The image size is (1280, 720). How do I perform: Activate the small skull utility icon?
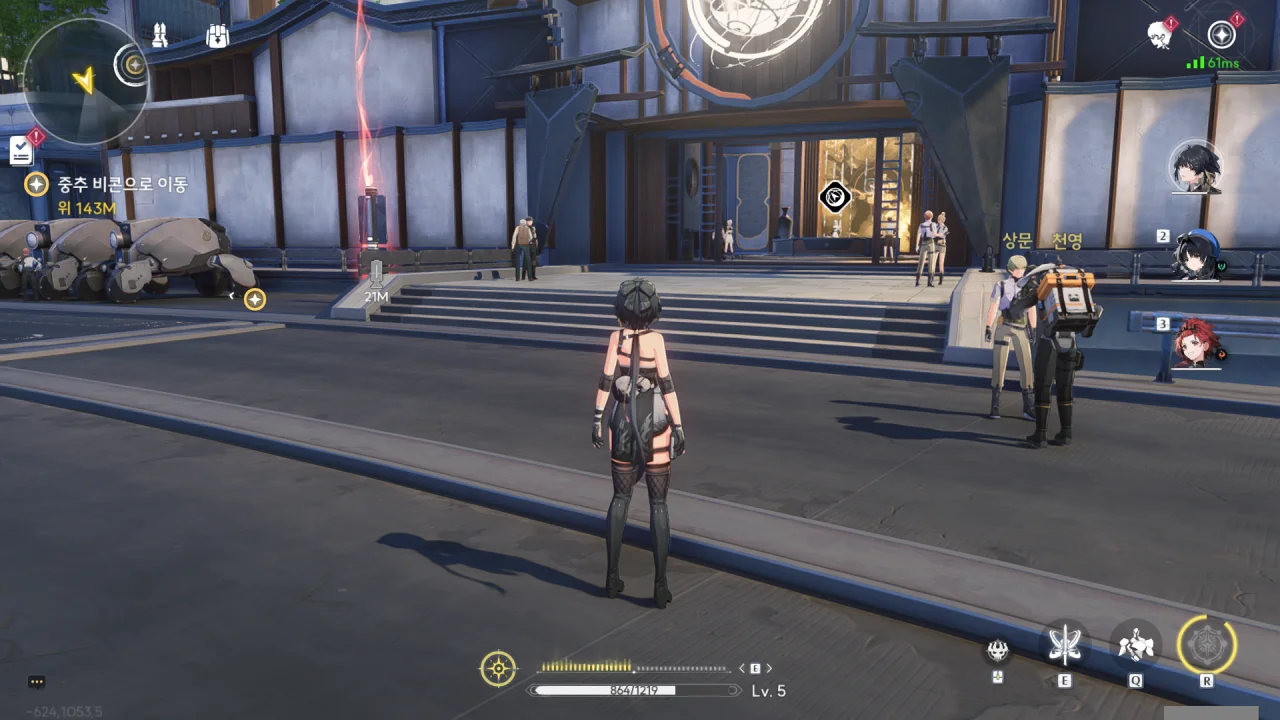click(997, 651)
